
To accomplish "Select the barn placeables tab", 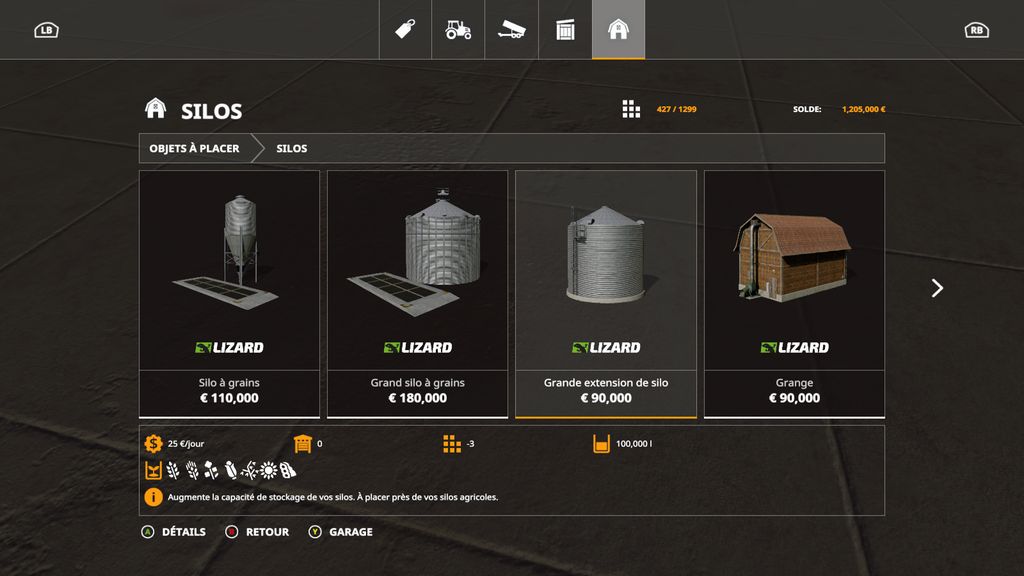I will pos(618,30).
